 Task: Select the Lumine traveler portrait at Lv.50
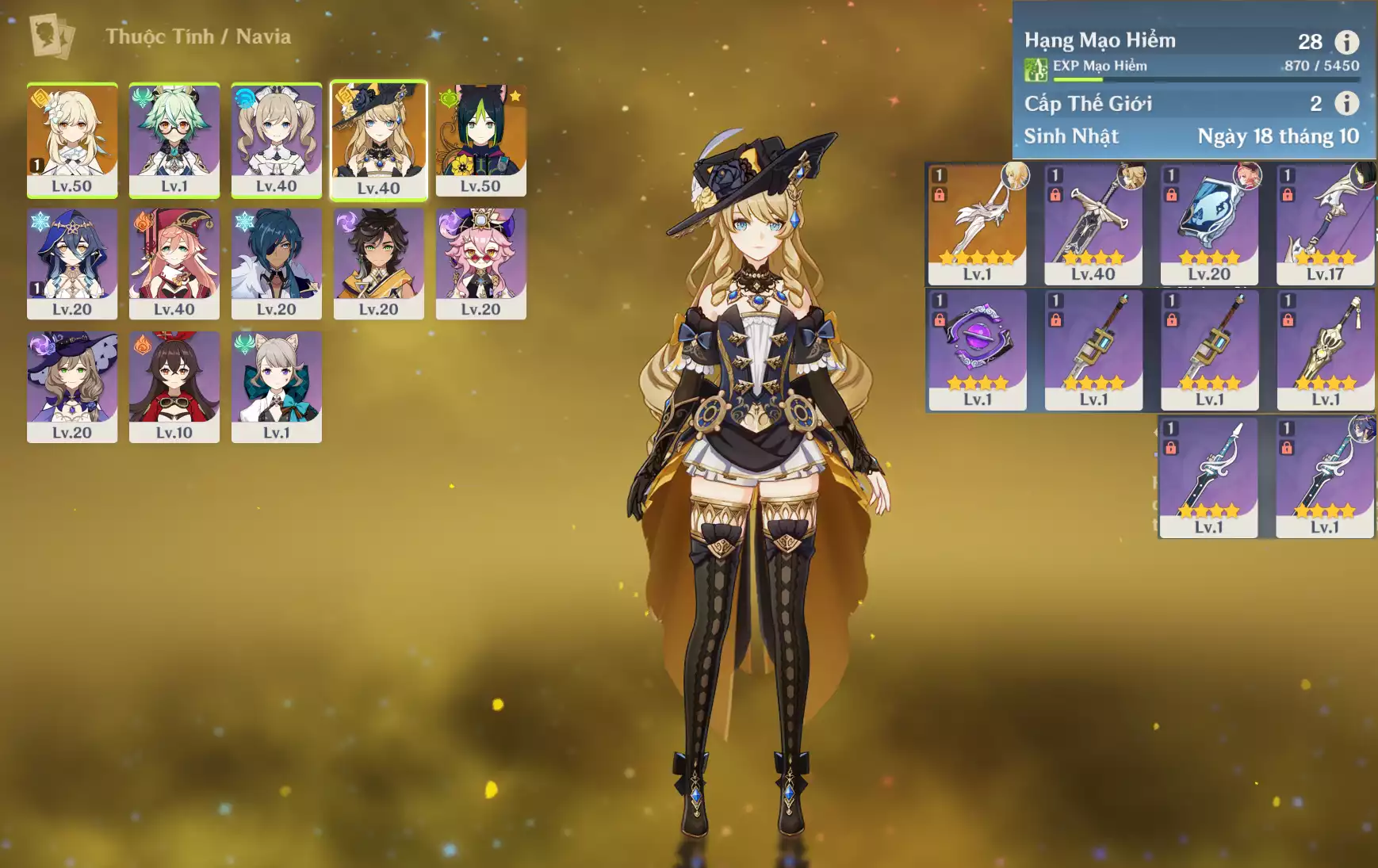(x=72, y=140)
